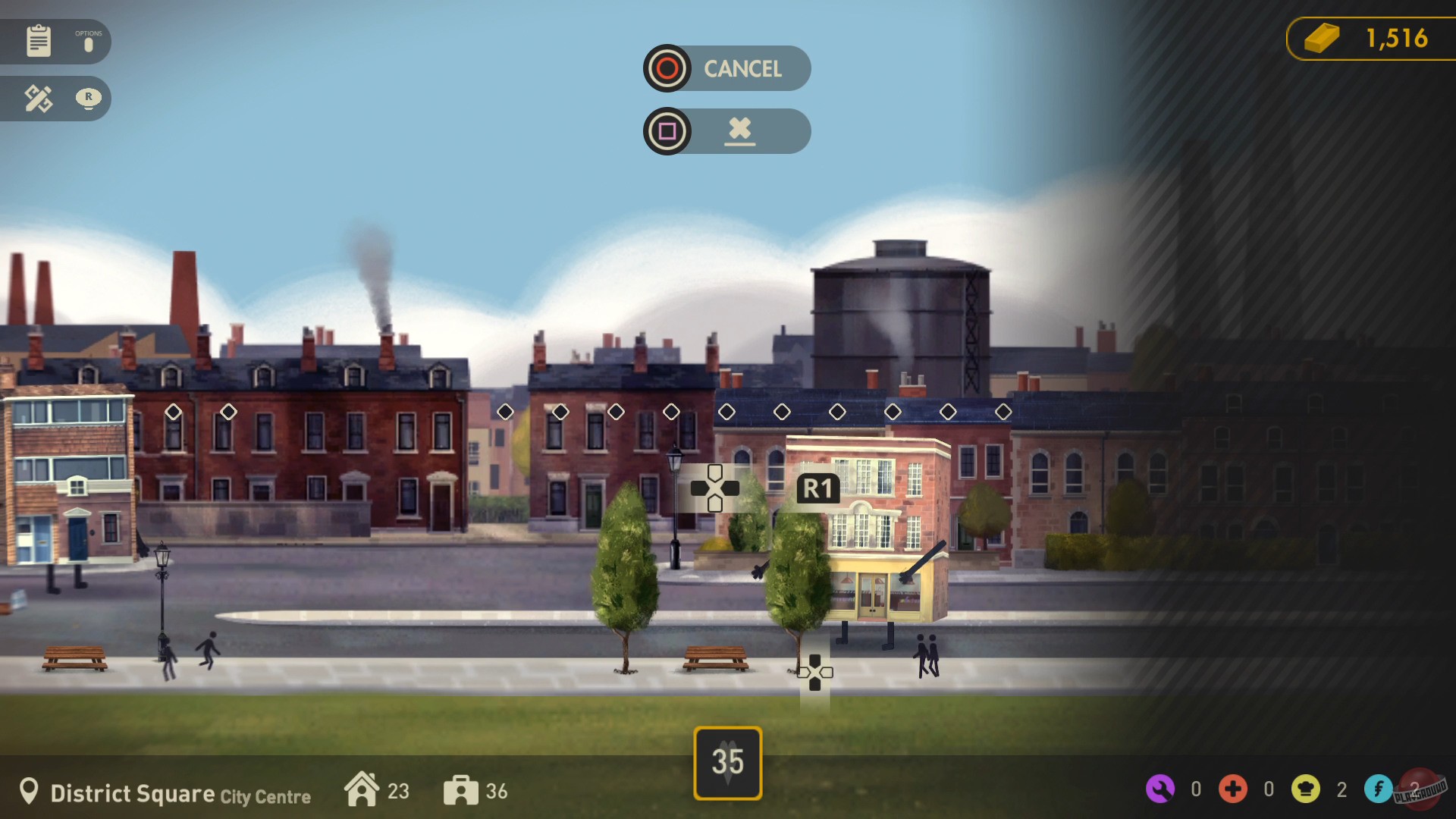The height and width of the screenshot is (819, 1456).
Task: Click the 35 counter at bottom center
Action: (x=727, y=761)
